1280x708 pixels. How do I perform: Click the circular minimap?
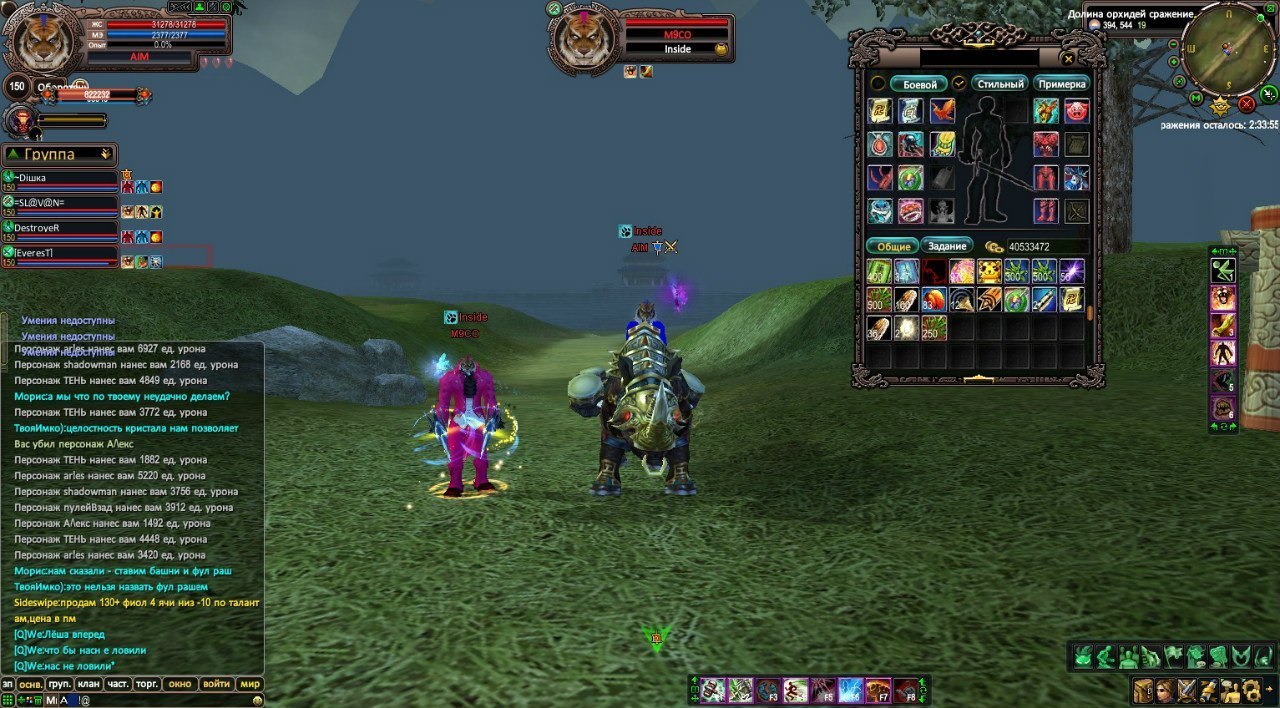pos(1228,50)
